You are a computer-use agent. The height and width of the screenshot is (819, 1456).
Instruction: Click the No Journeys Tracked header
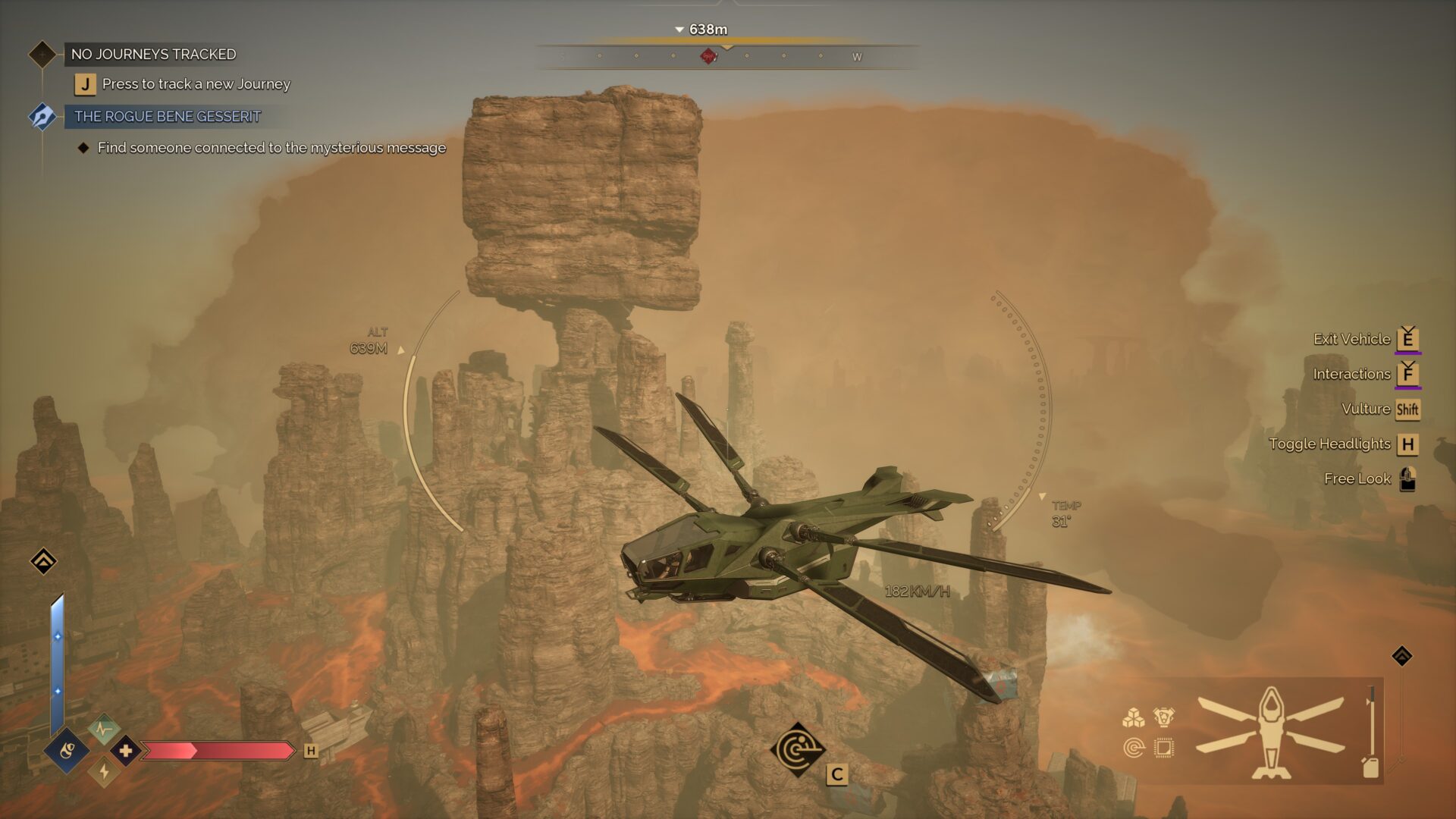click(153, 54)
